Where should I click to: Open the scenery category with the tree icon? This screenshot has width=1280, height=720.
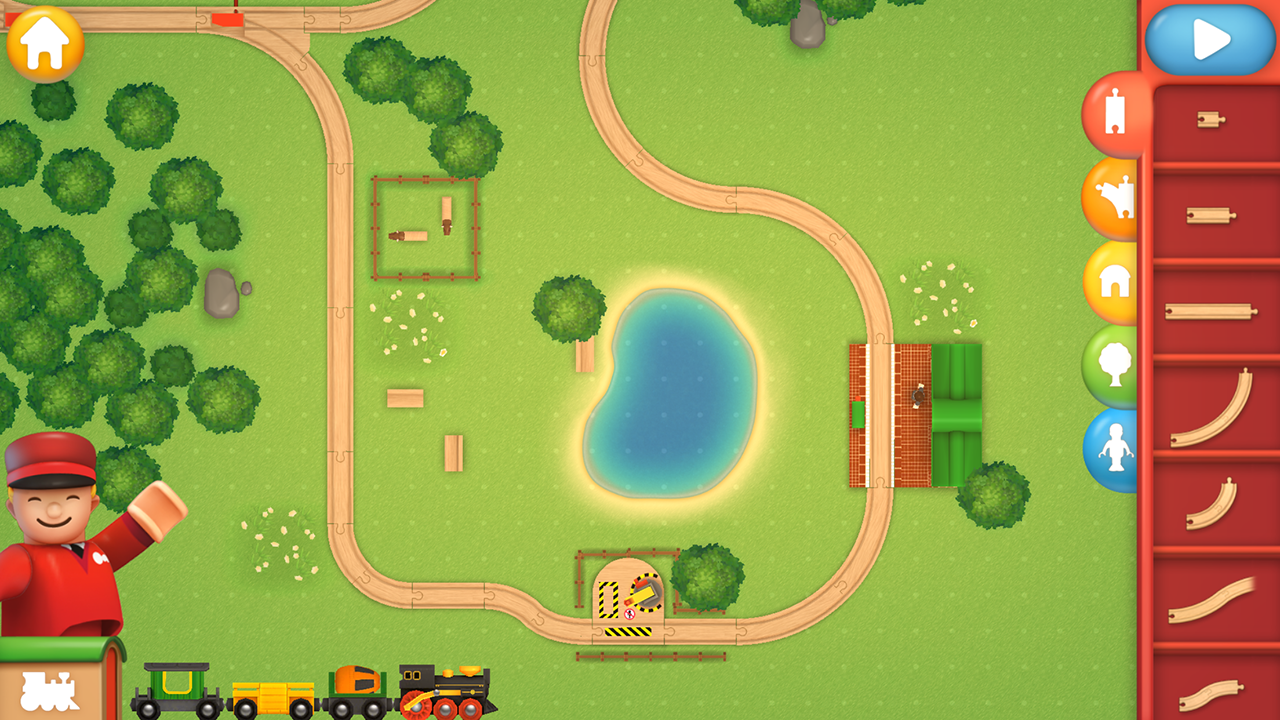1113,363
